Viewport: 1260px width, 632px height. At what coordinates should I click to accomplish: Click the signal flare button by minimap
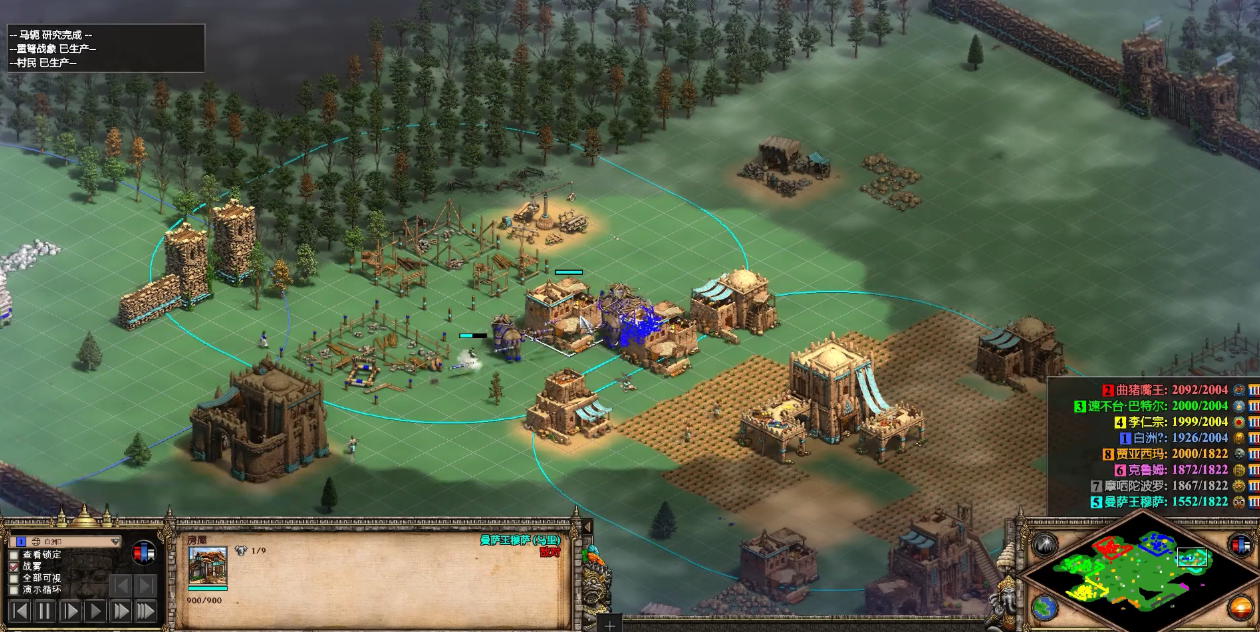click(x=1045, y=543)
